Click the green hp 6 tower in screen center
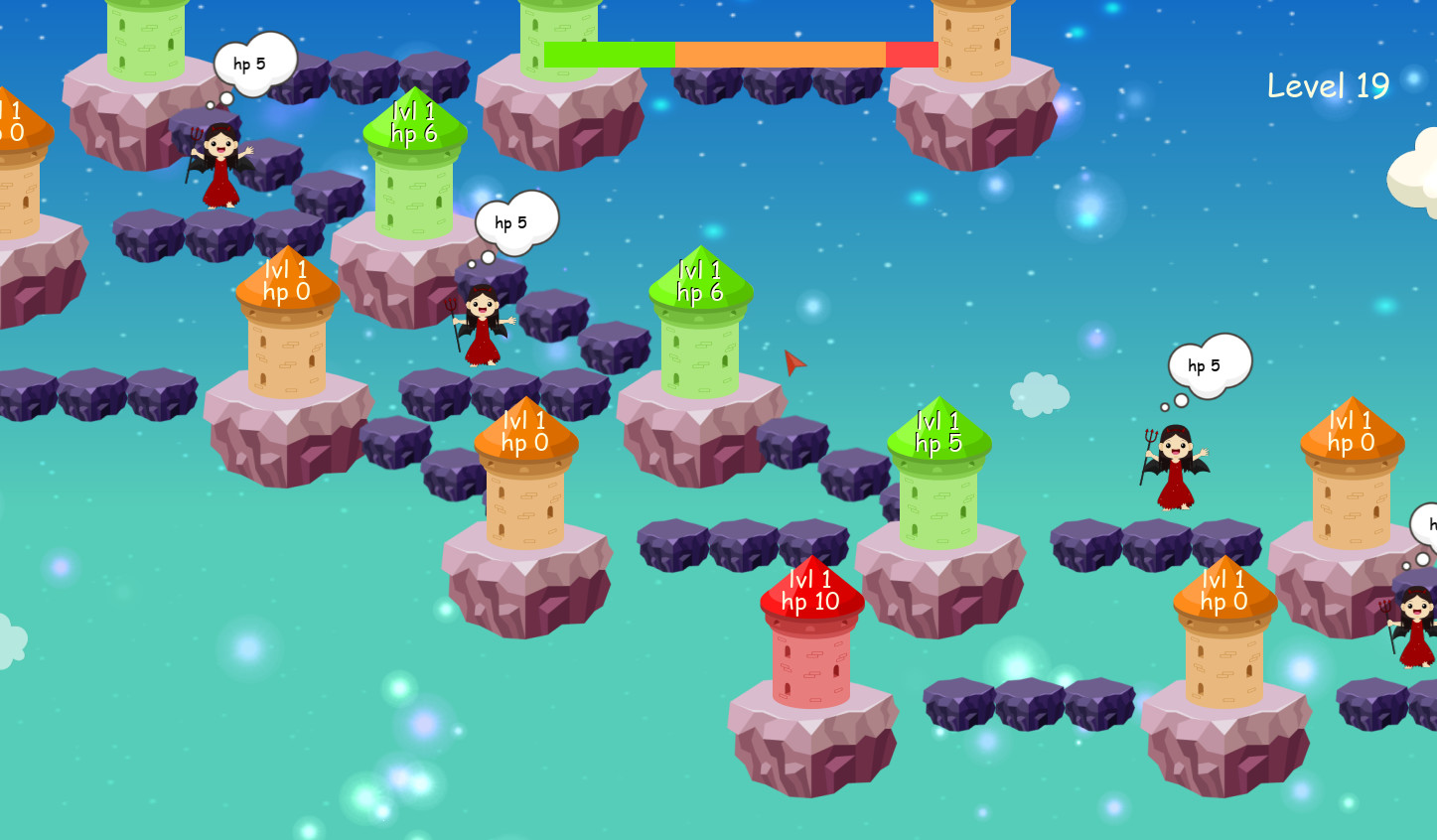 tap(698, 318)
